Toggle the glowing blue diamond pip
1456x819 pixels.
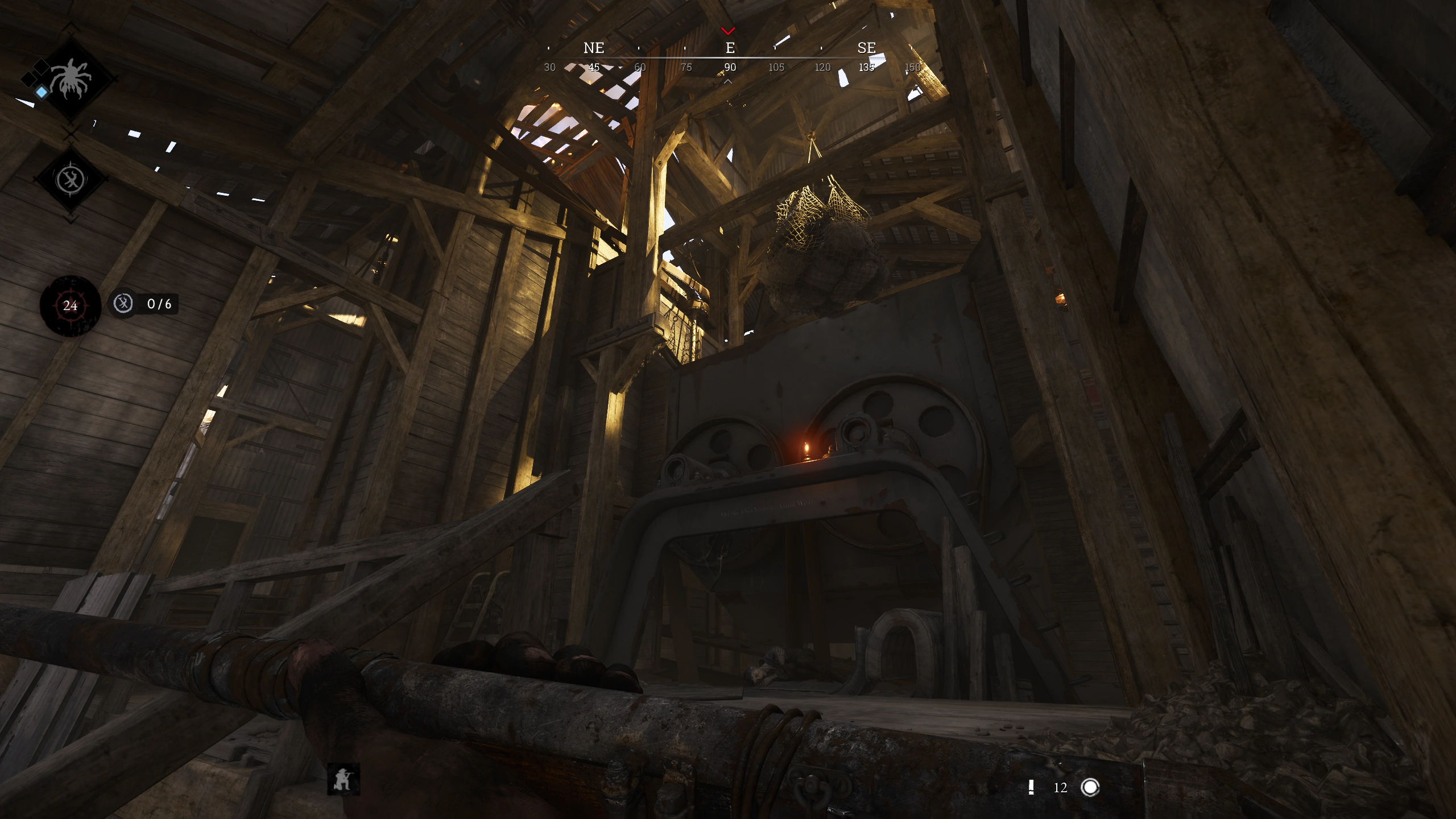pos(41,92)
